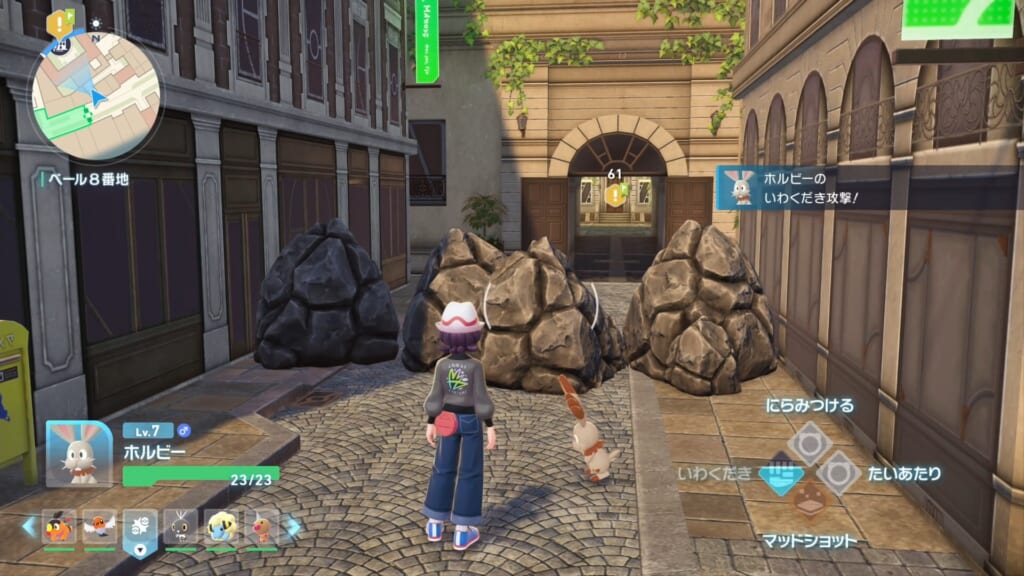Click the orange quest marker on the minimap
This screenshot has width=1024, height=576.
point(61,22)
